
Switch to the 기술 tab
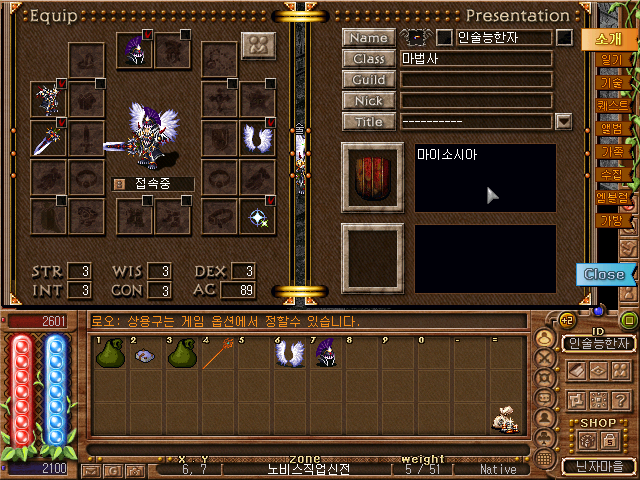click(611, 83)
